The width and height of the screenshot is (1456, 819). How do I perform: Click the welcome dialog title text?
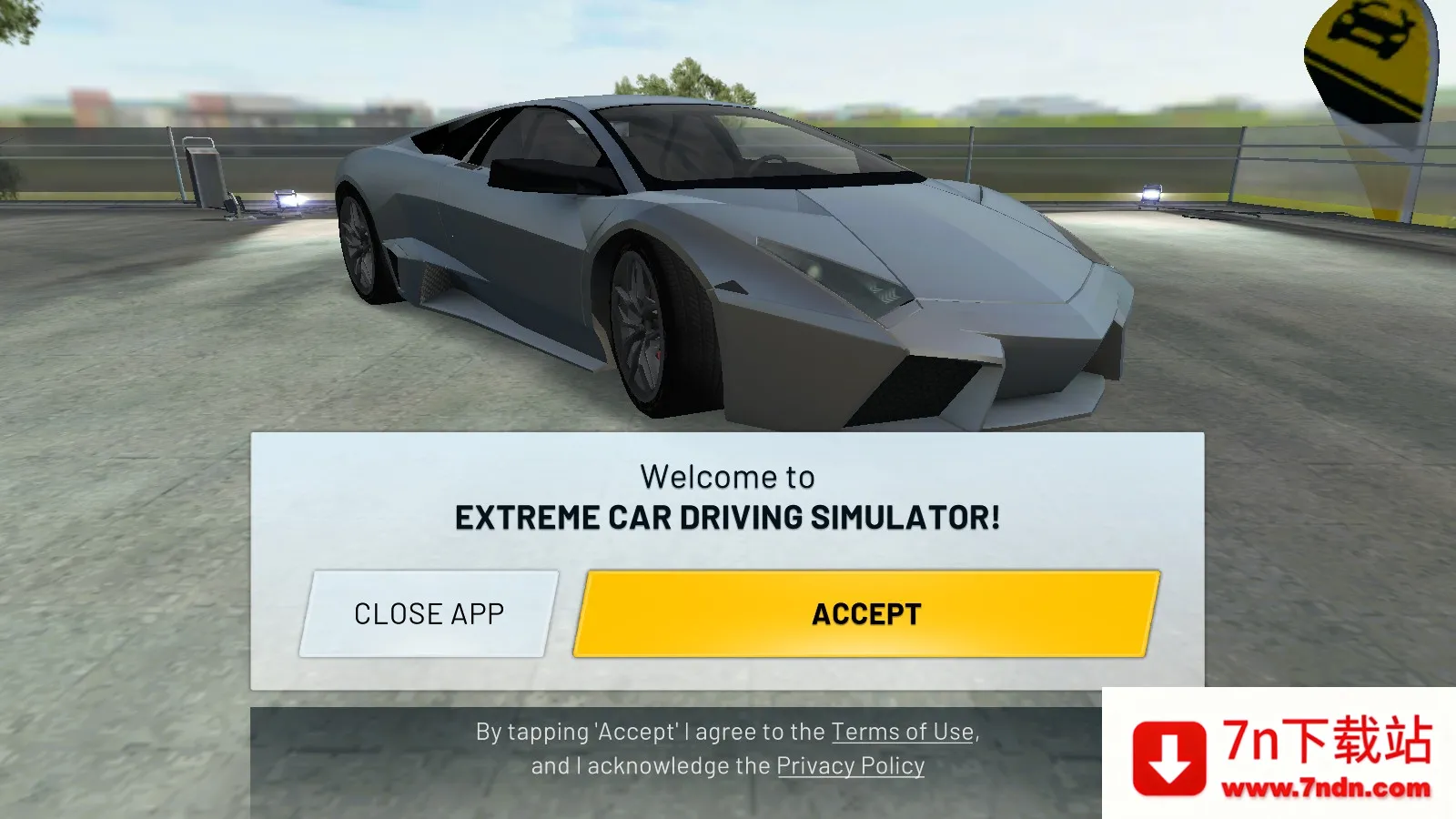pos(728,475)
